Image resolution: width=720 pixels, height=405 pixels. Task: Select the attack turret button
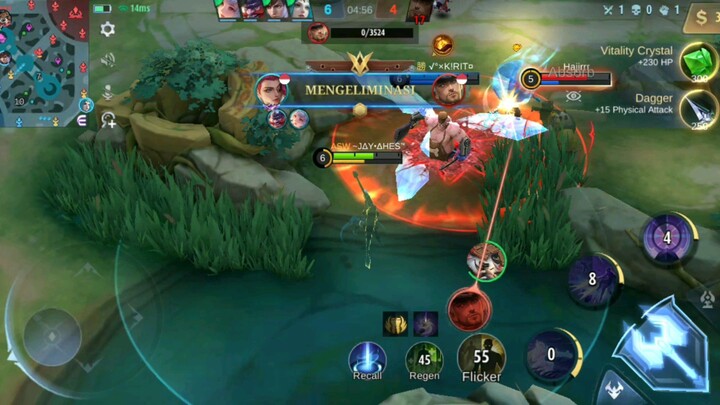point(707,298)
